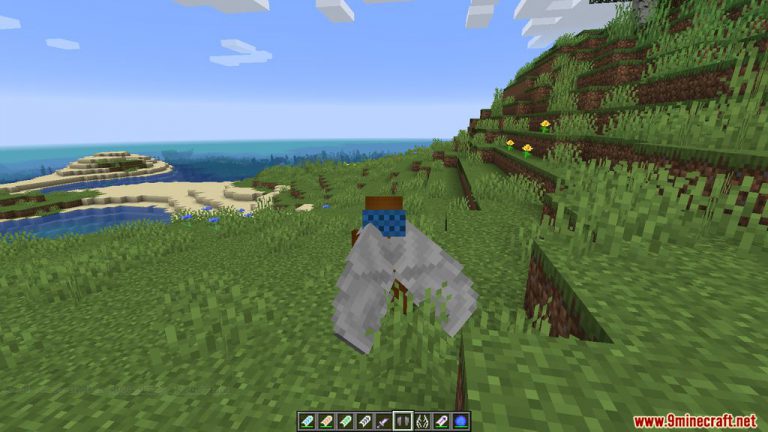Choose the sword in the hotbar
The image size is (768, 432).
click(x=383, y=421)
